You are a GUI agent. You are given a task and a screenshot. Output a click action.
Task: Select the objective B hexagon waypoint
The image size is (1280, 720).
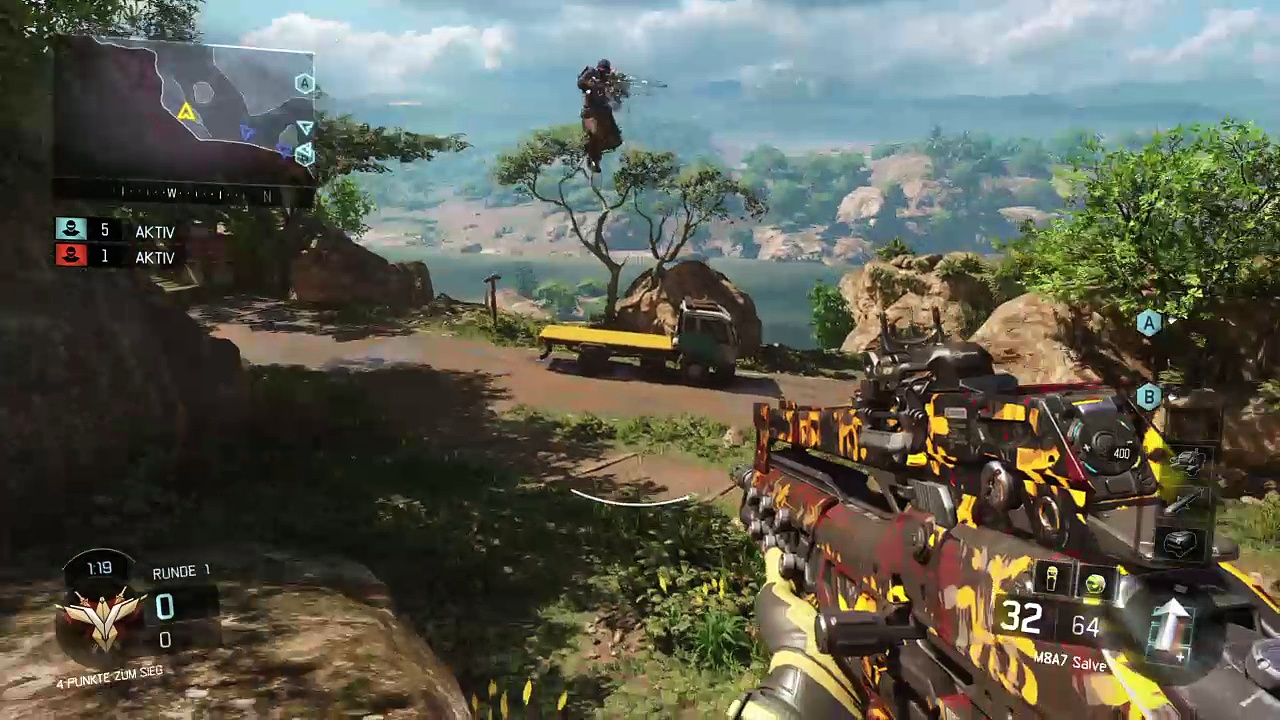(1148, 397)
